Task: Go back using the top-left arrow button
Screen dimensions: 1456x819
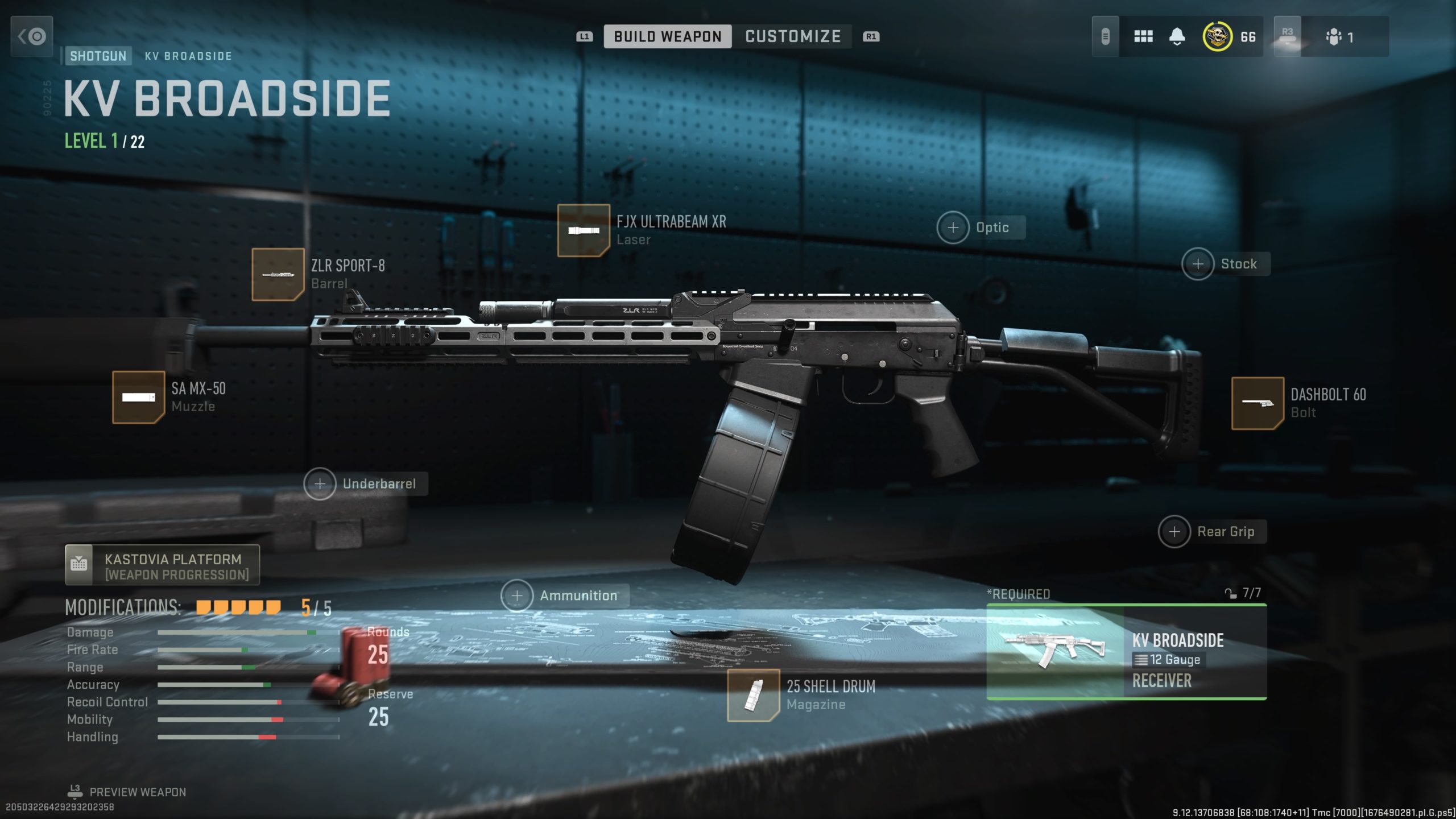Action: tap(32, 36)
